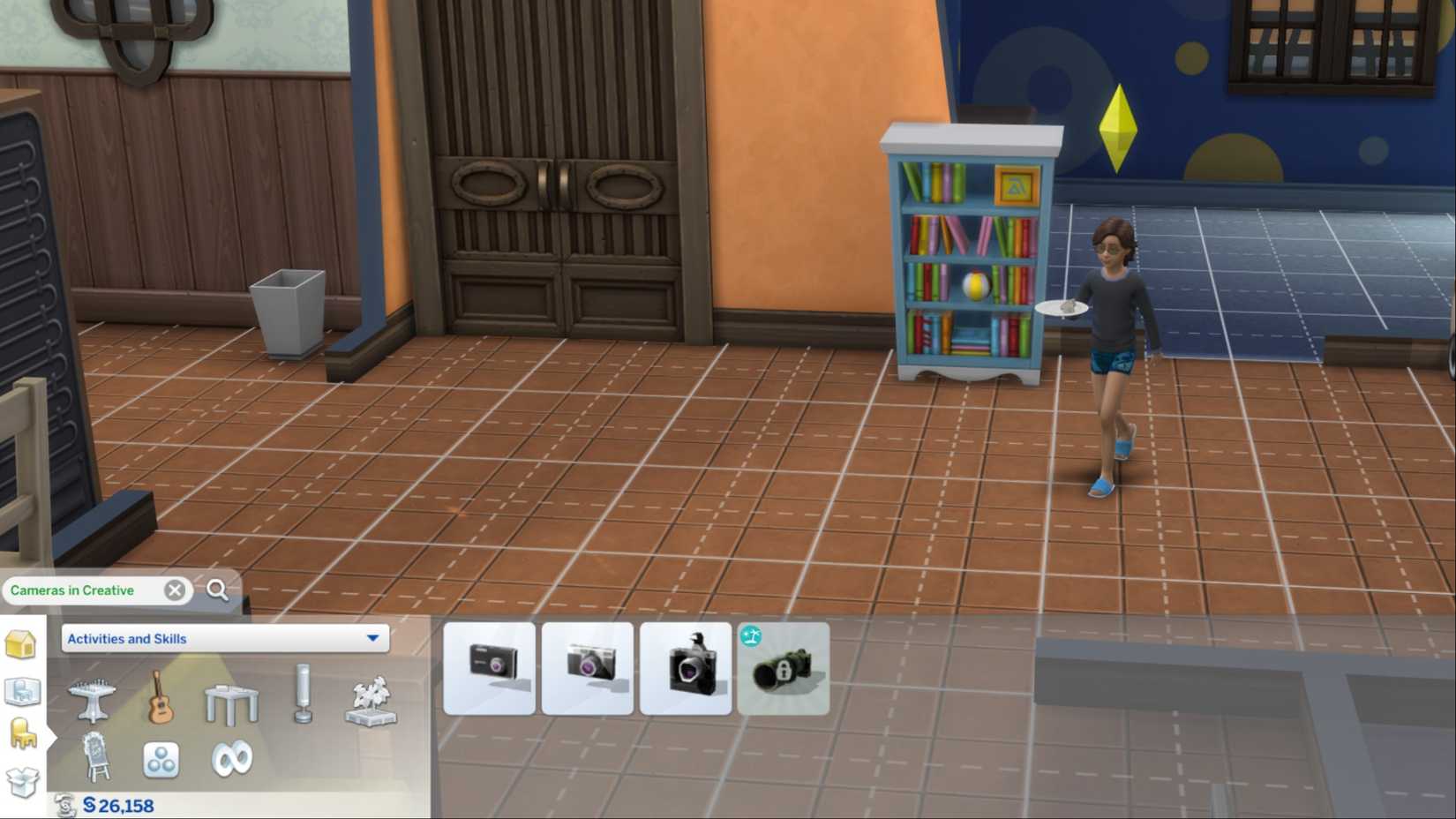
Task: Clear the Cameras in Creative search text
Action: 176,590
